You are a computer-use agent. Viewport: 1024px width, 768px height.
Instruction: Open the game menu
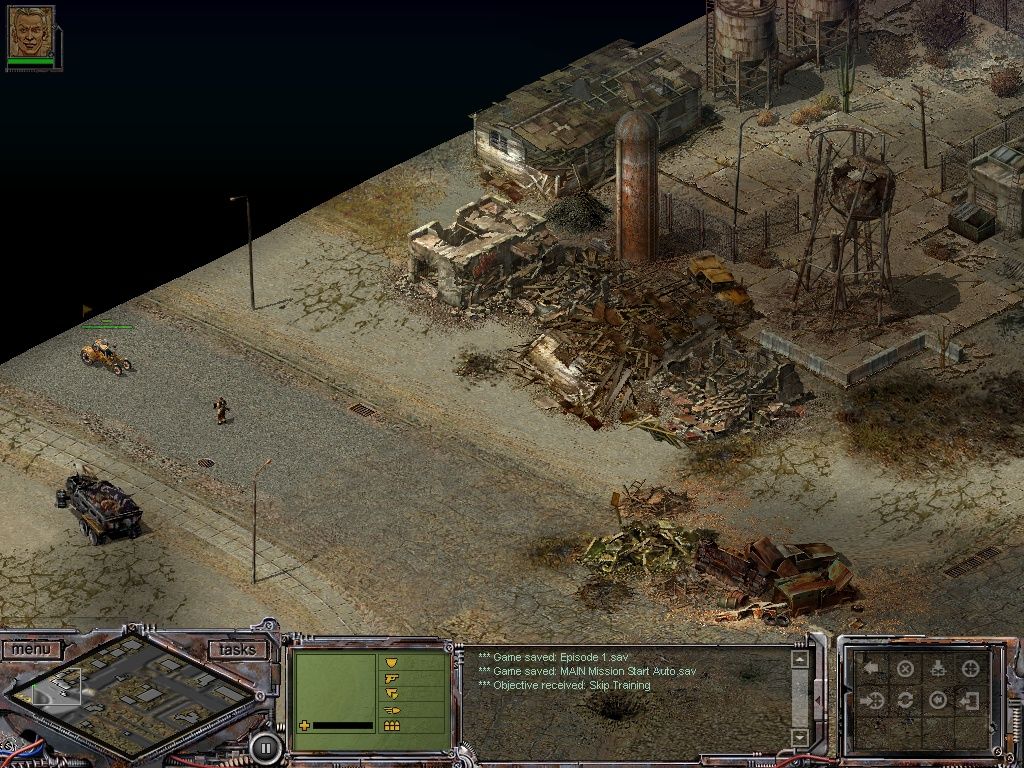pyautogui.click(x=31, y=650)
